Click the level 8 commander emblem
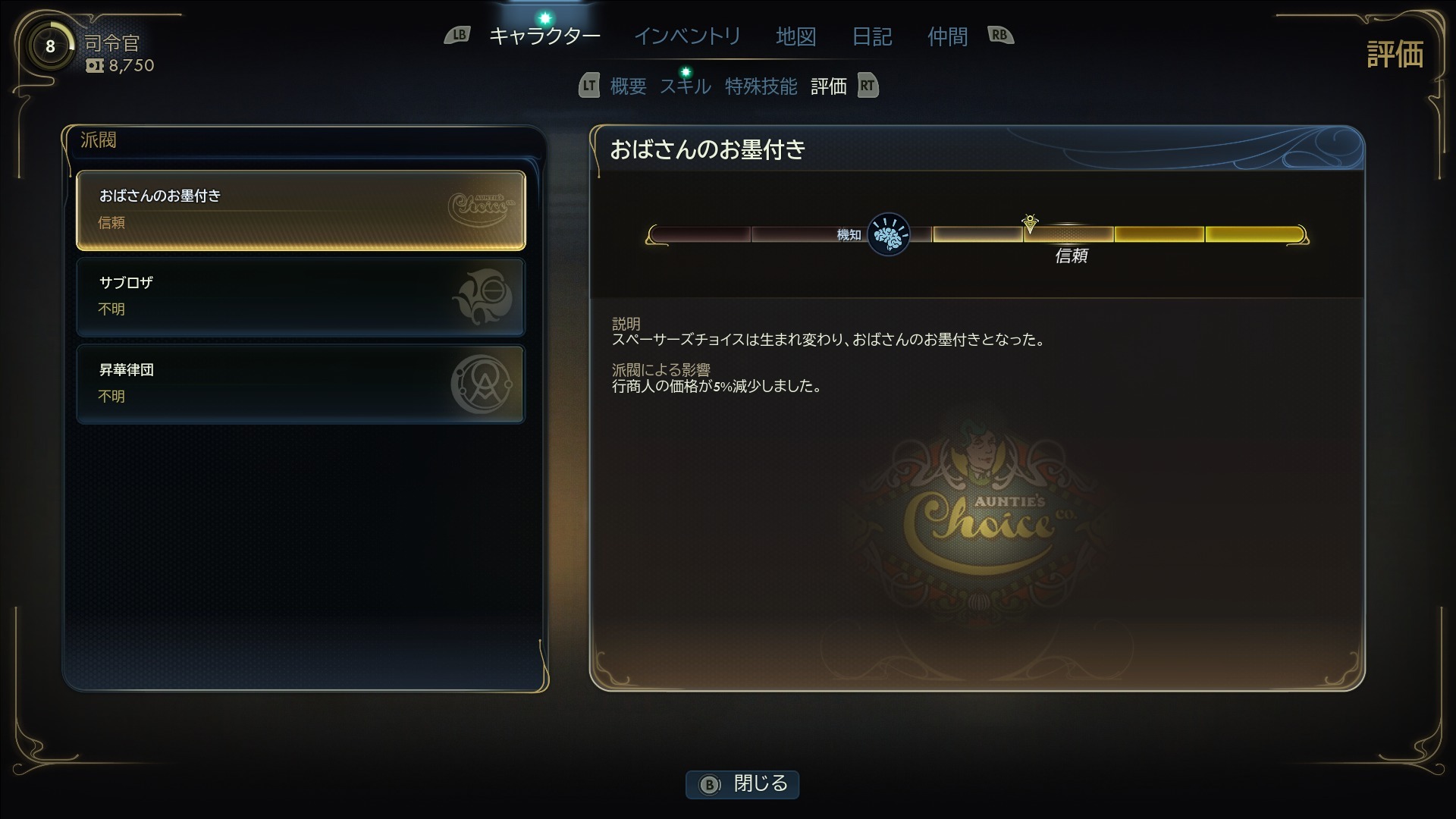Screen dimensions: 1456x819 click(x=49, y=45)
